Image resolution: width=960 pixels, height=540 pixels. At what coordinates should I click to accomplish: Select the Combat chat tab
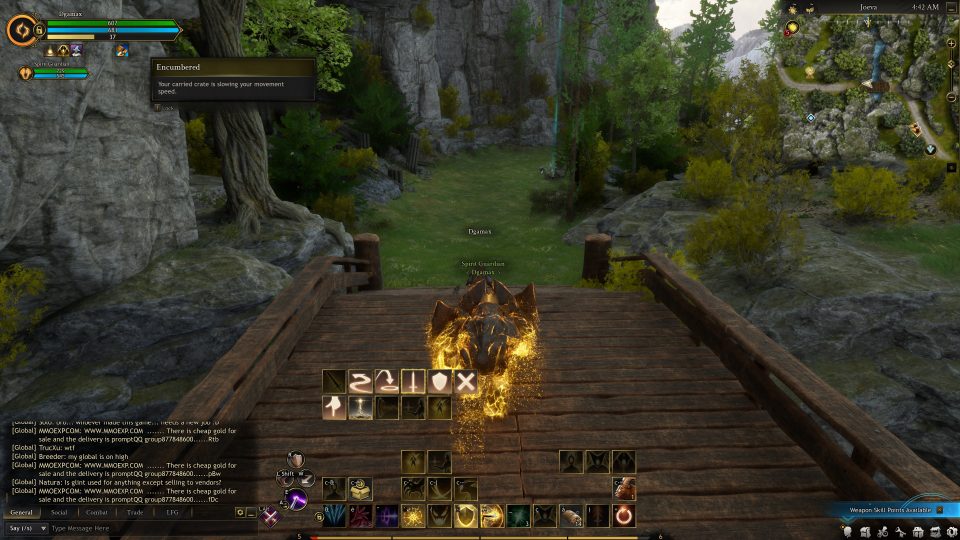click(x=97, y=512)
